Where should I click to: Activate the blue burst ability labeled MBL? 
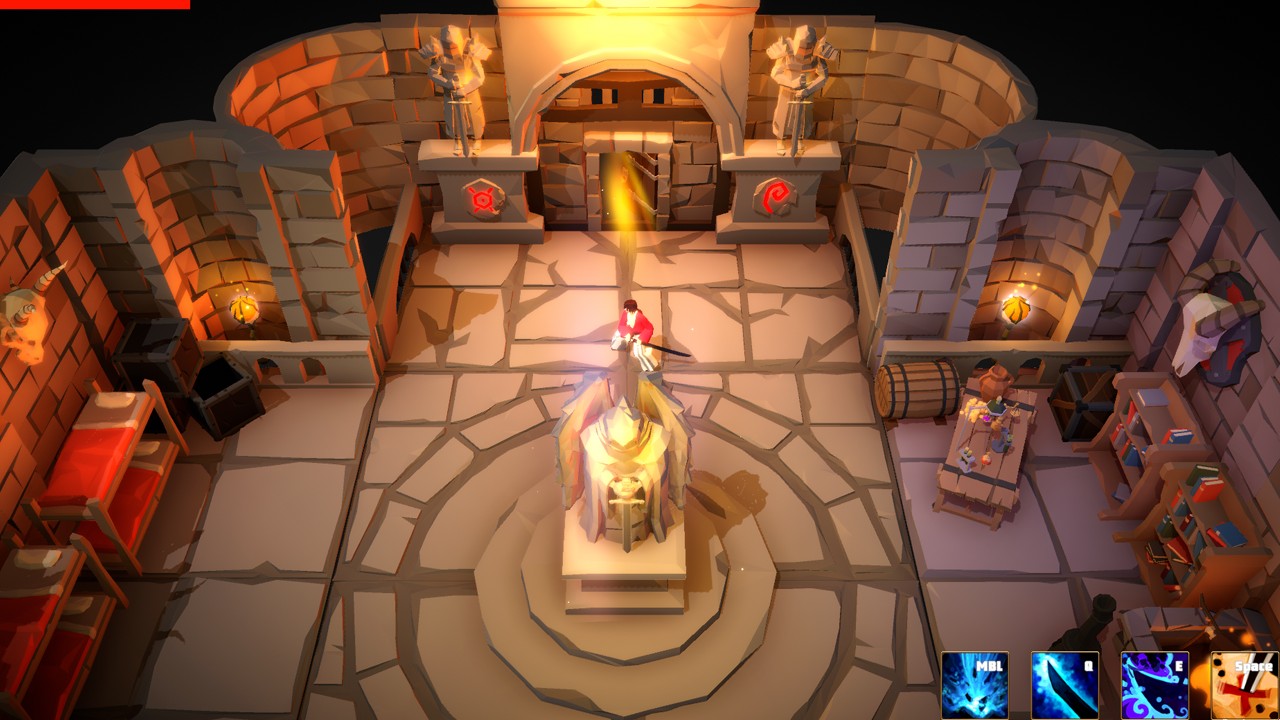tap(974, 685)
